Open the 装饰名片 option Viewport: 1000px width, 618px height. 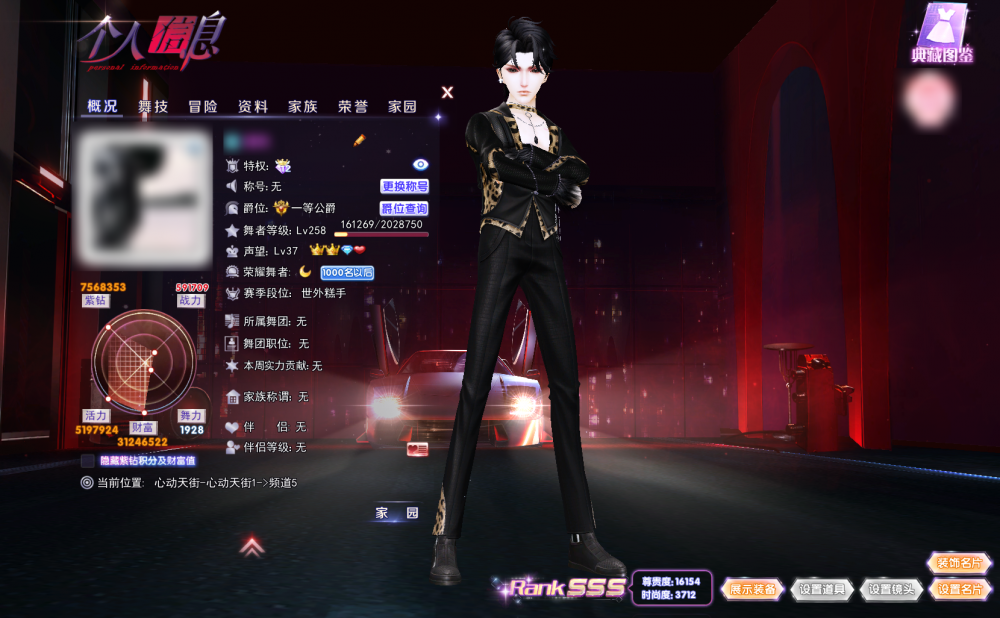960,563
